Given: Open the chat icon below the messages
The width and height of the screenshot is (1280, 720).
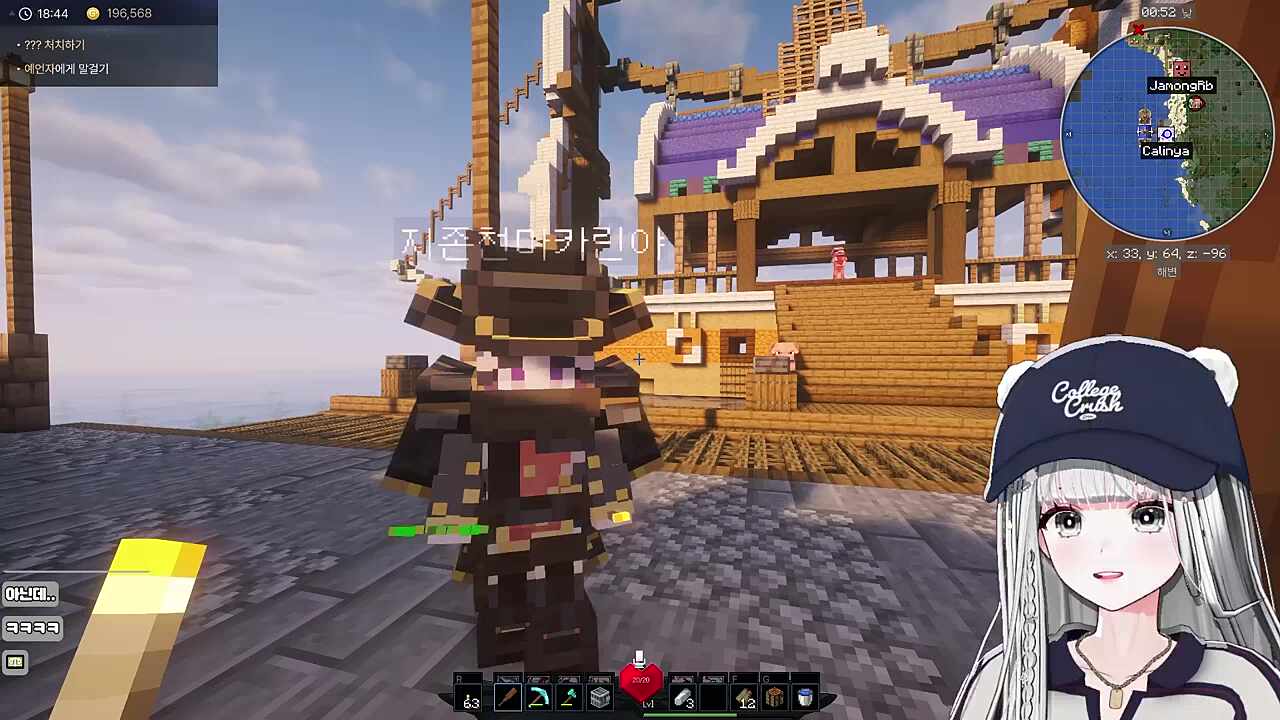Looking at the screenshot, I should [15, 662].
